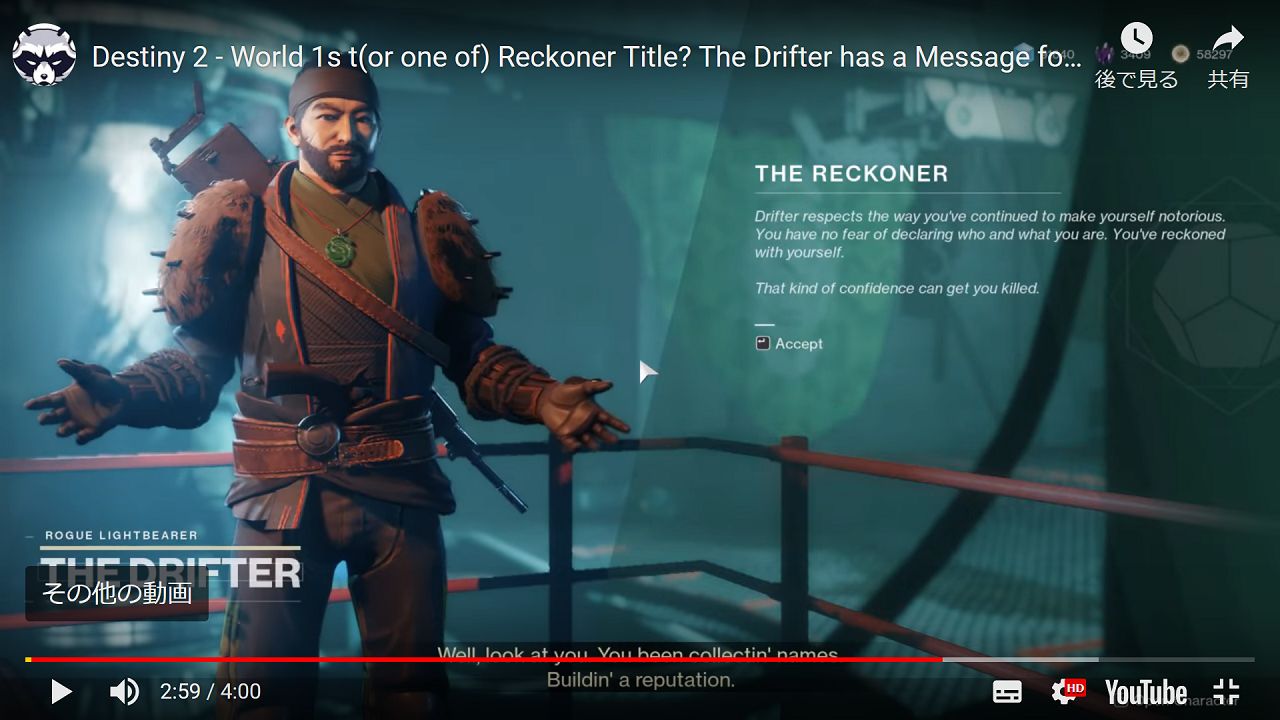Click the 後で見る label
The height and width of the screenshot is (720, 1280).
pyautogui.click(x=1135, y=79)
